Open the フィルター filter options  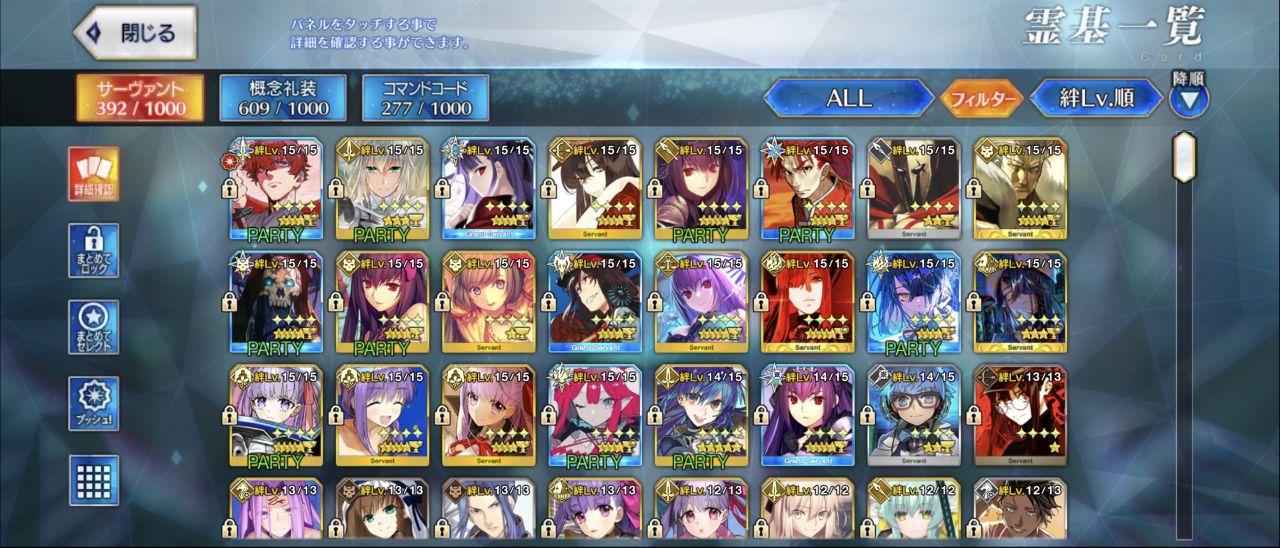(x=982, y=99)
